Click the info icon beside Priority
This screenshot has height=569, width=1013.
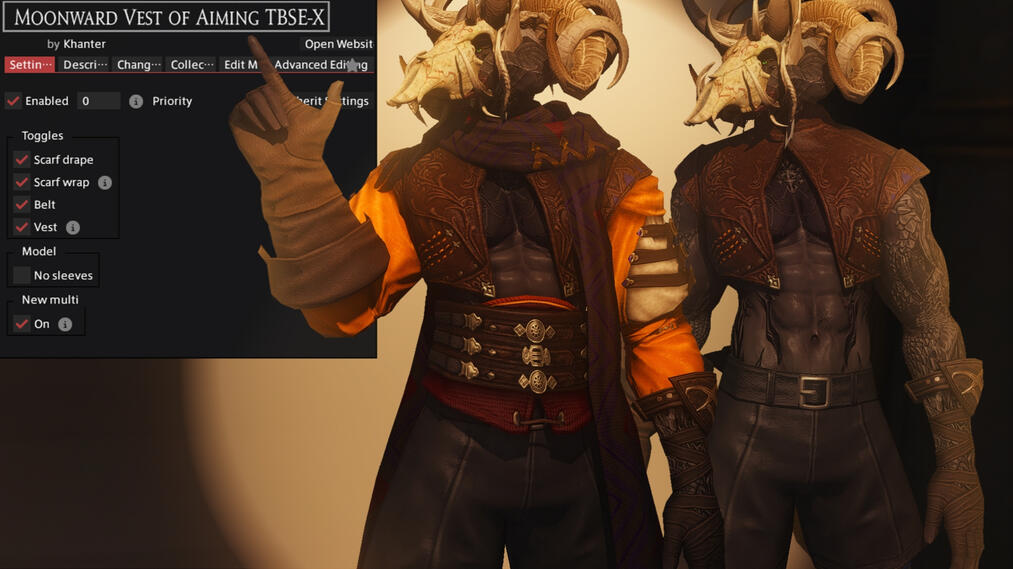(136, 101)
